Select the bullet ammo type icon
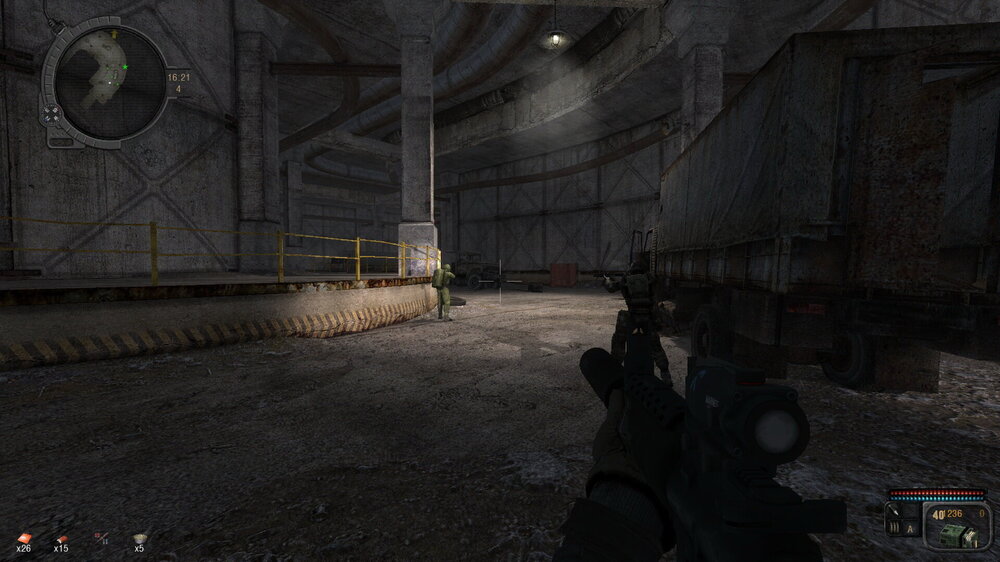 click(x=895, y=526)
